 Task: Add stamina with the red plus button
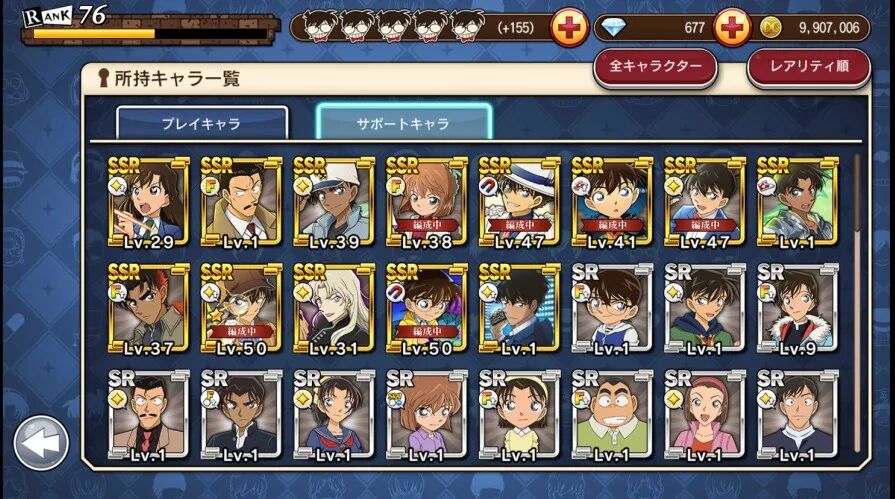coord(569,27)
